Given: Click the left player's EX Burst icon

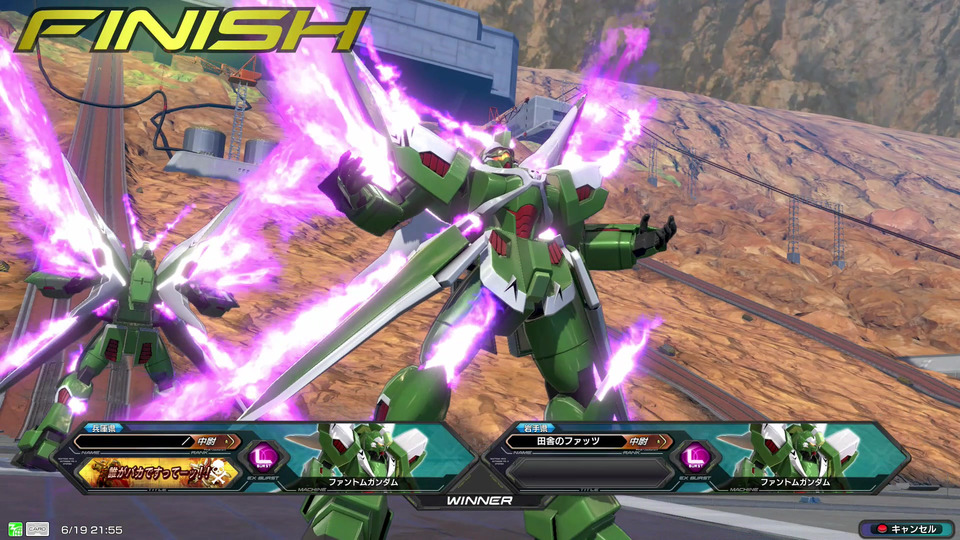Looking at the screenshot, I should point(264,458).
